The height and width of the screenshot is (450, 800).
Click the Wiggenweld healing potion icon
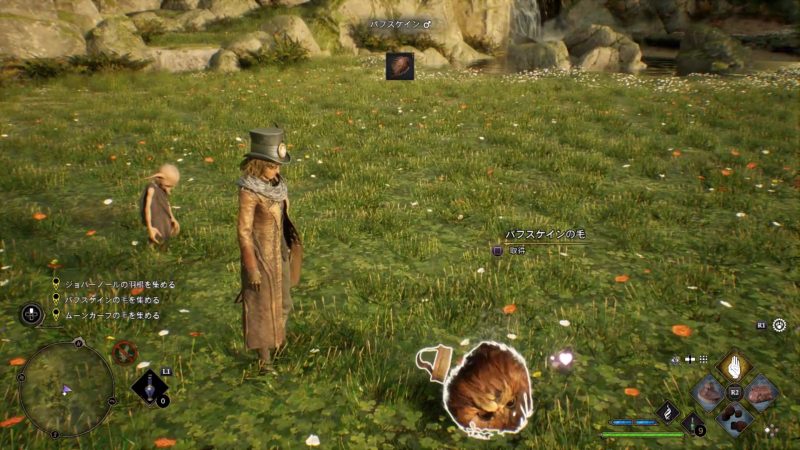point(693,423)
